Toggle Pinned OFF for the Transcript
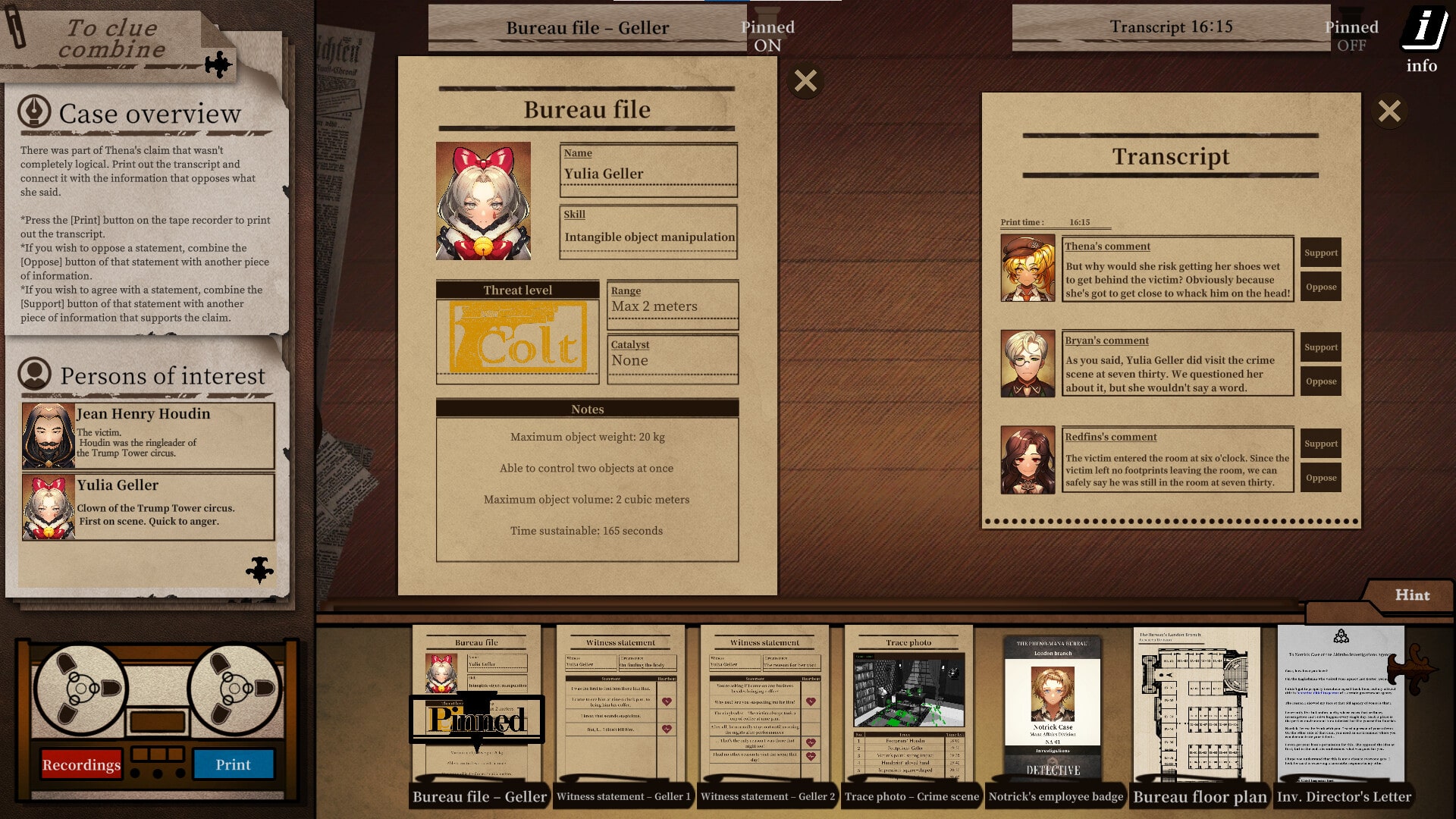The image size is (1456, 819). pyautogui.click(x=1352, y=36)
